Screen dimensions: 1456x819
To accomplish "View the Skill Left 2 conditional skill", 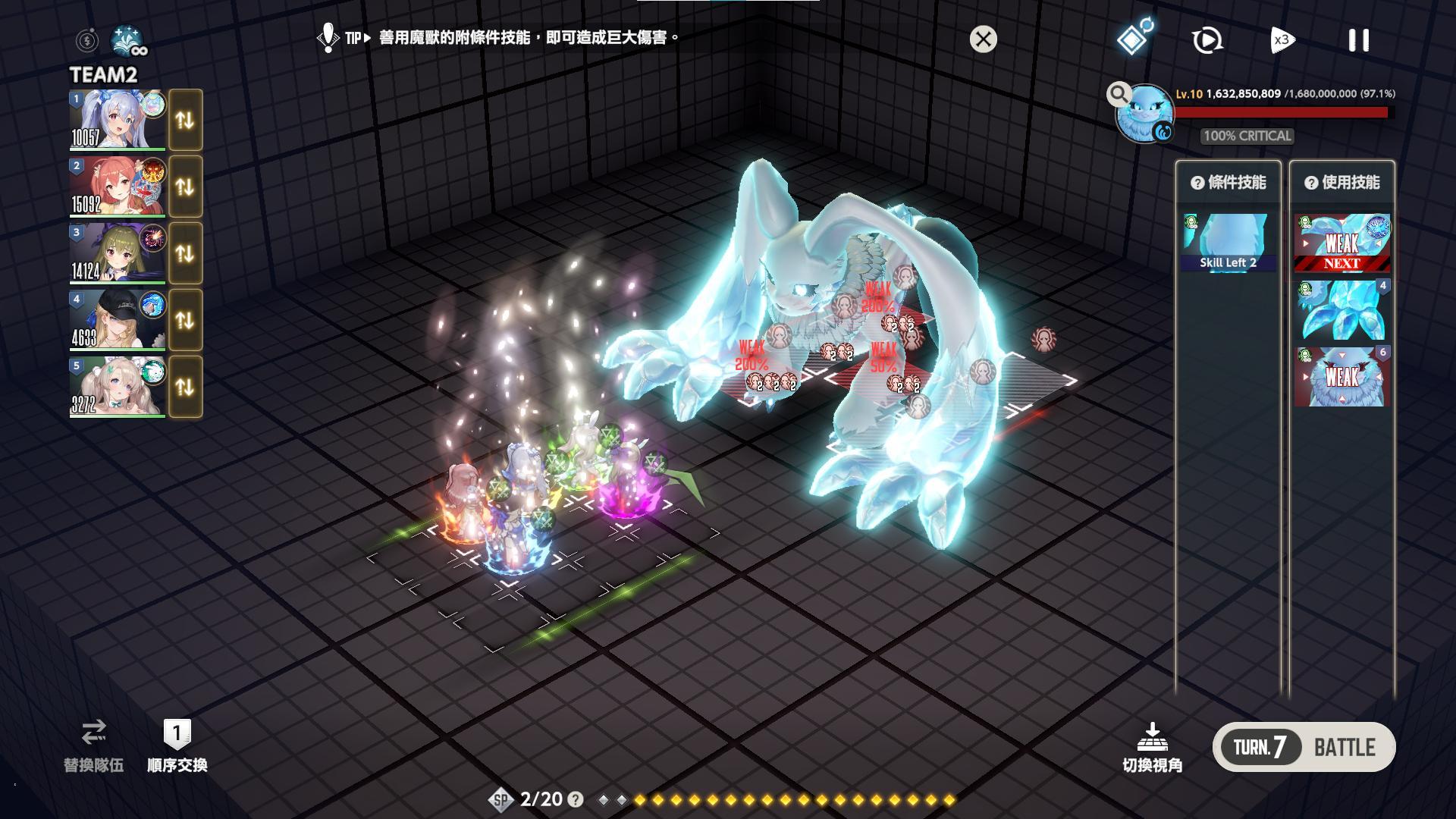I will 1228,243.
